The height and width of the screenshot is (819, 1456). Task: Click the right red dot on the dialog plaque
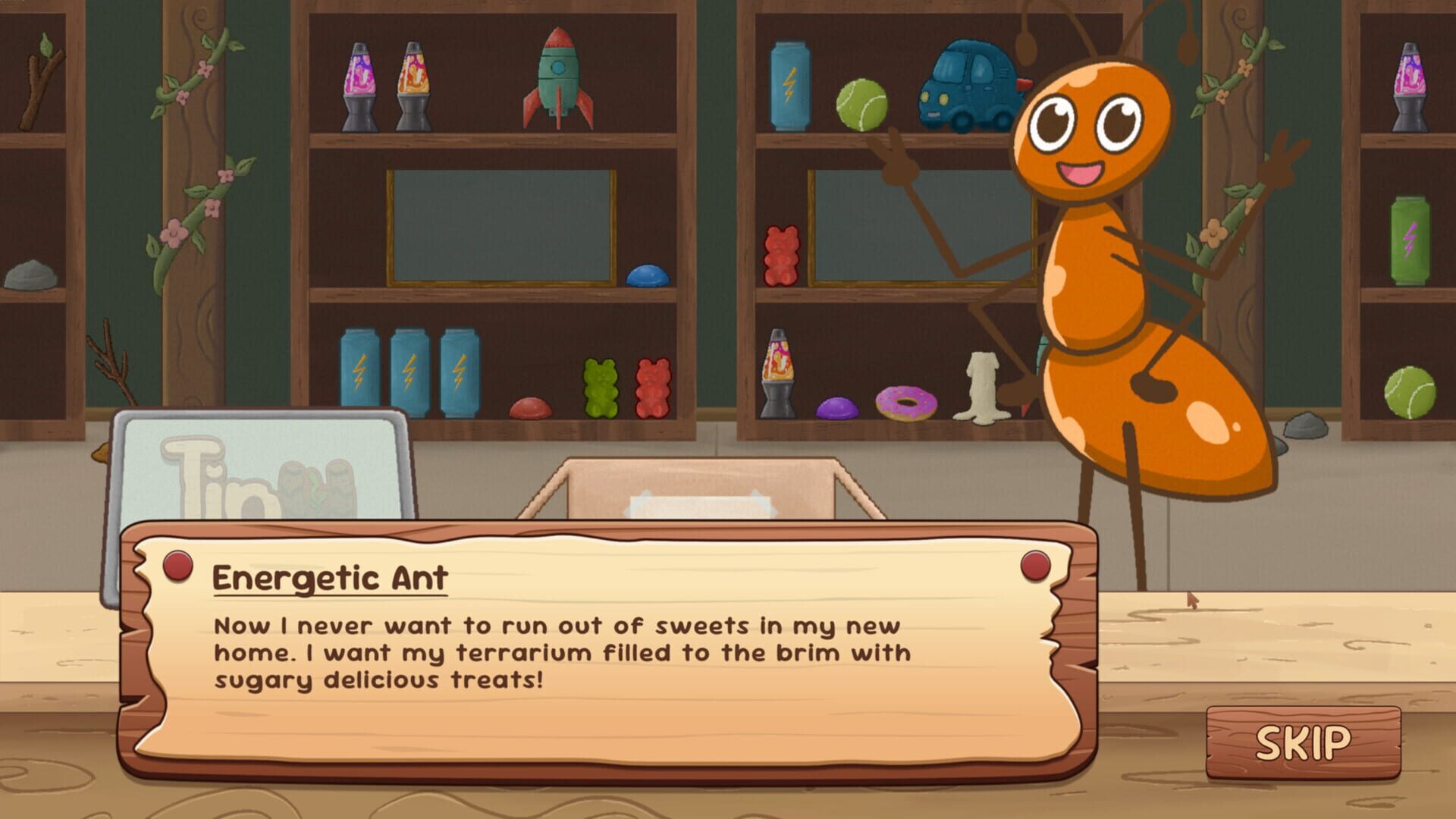coord(1035,565)
